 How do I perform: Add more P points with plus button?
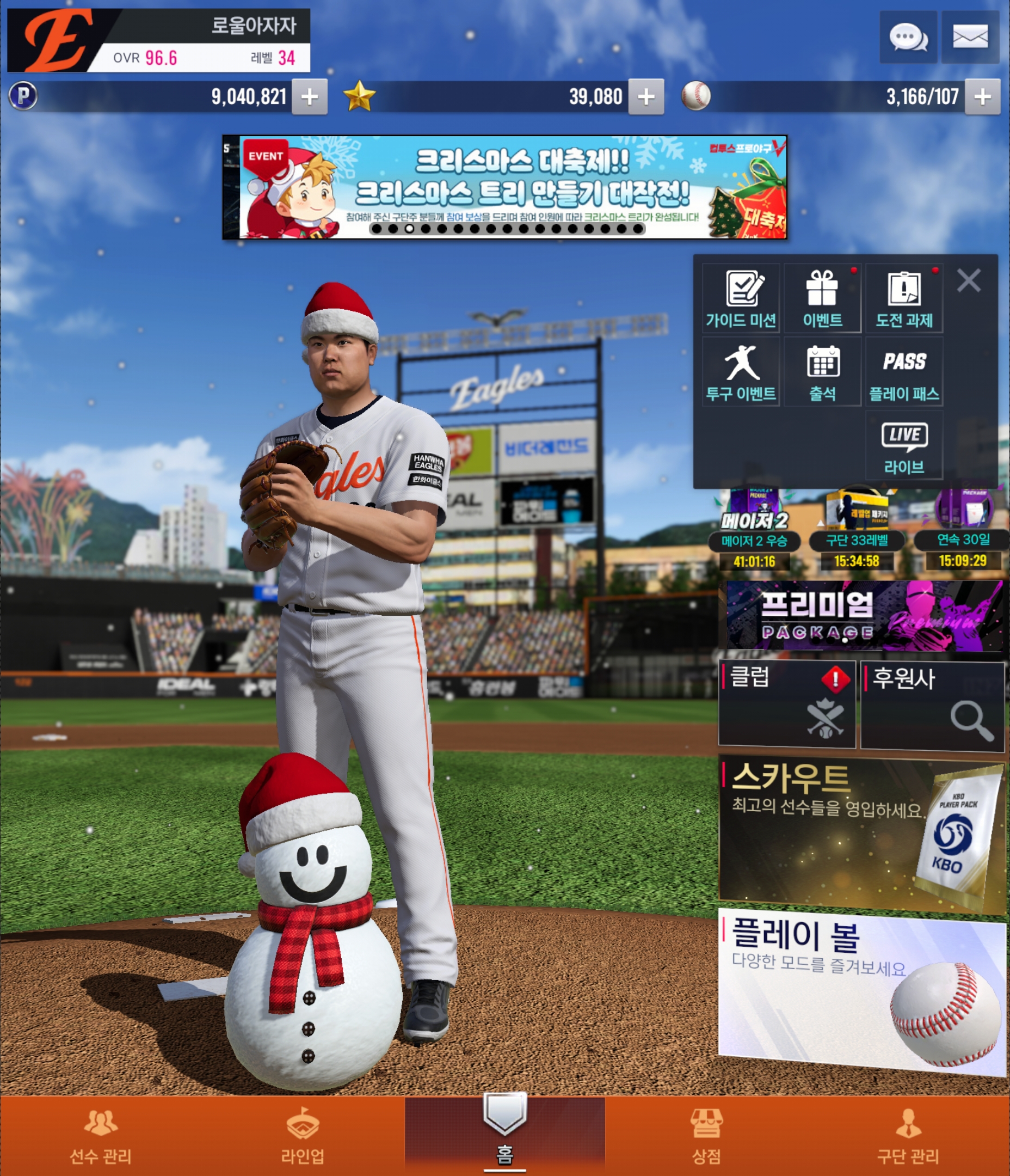pos(309,97)
